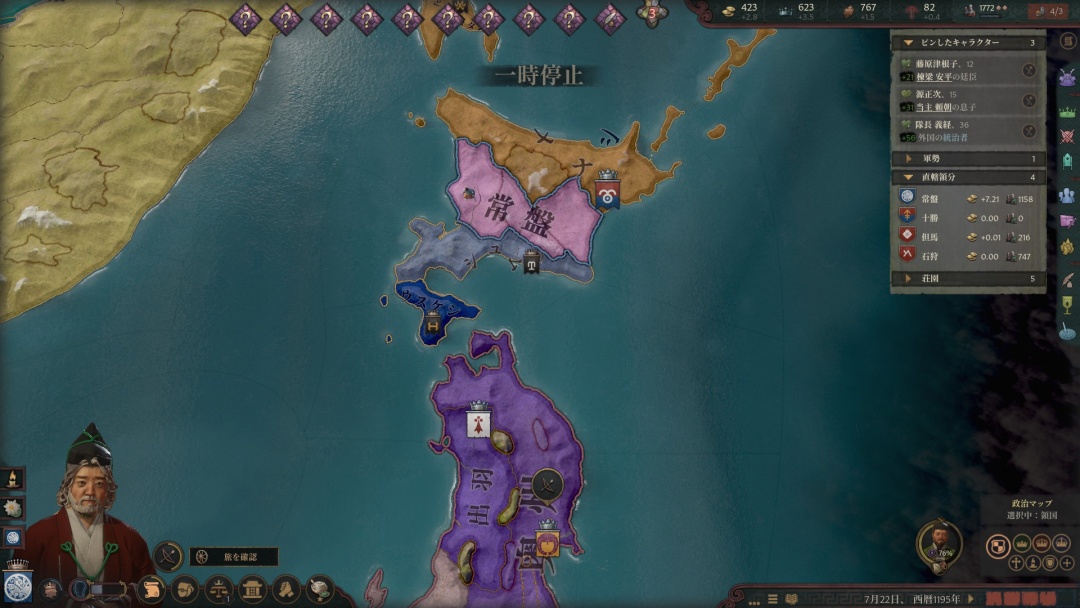Viewport: 1080px width, 608px height.
Task: Collapse the ピンしたキャラクター section
Action: [908, 43]
